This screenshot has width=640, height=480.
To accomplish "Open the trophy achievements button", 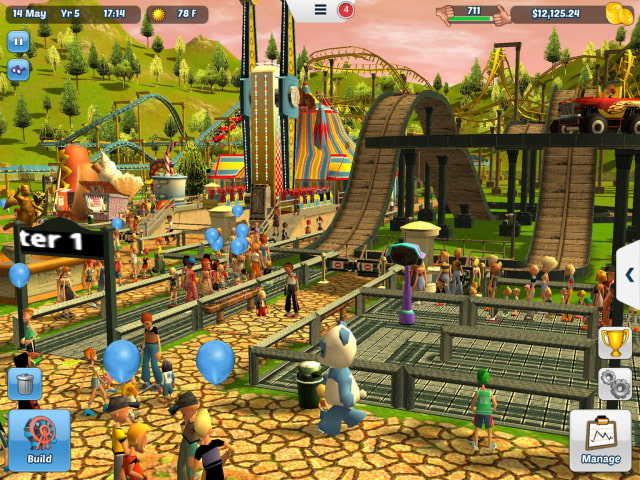I will pos(614,343).
